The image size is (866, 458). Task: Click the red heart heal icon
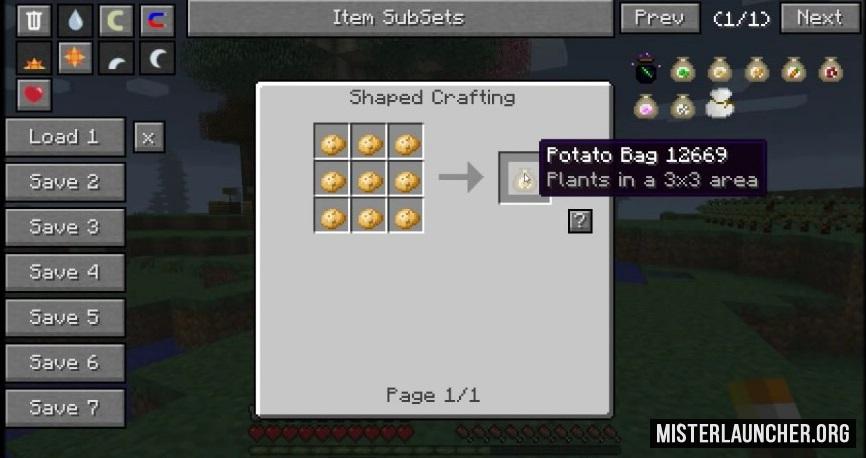pyautogui.click(x=34, y=95)
